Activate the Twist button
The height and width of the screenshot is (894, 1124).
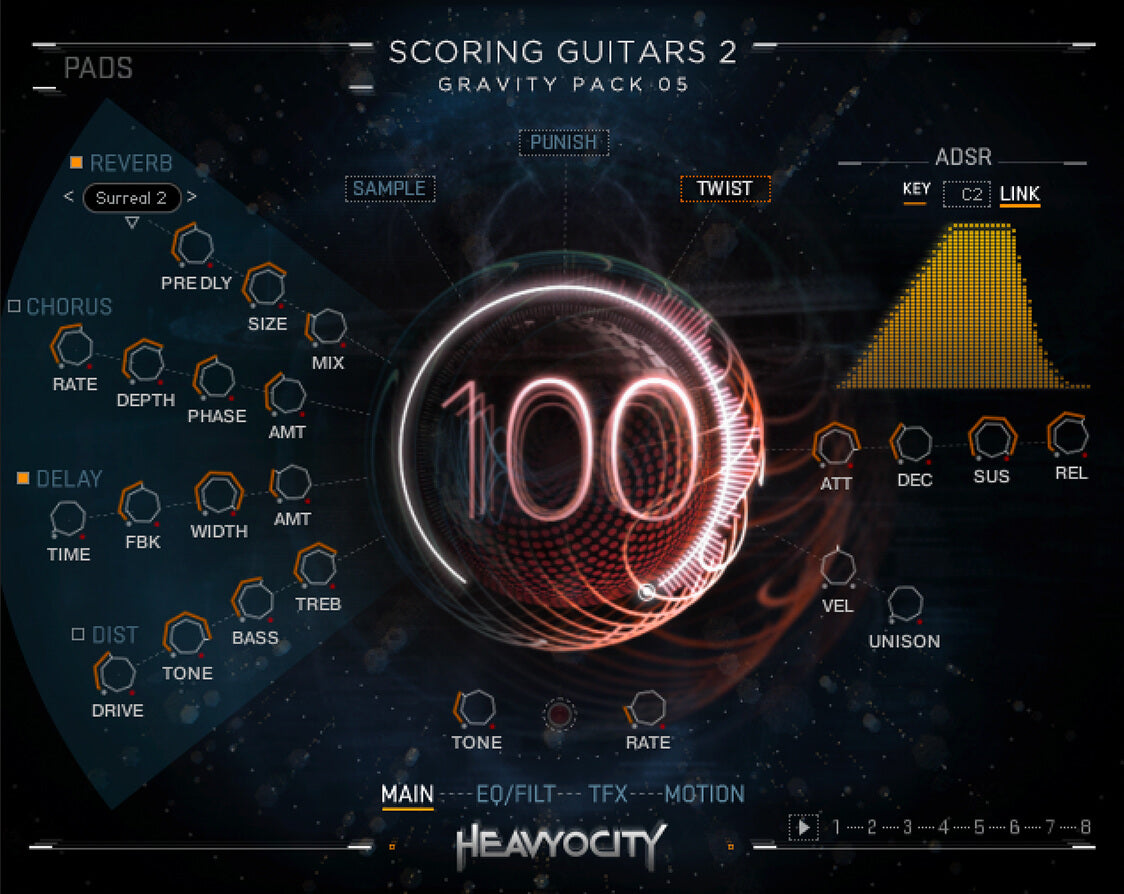pyautogui.click(x=725, y=188)
